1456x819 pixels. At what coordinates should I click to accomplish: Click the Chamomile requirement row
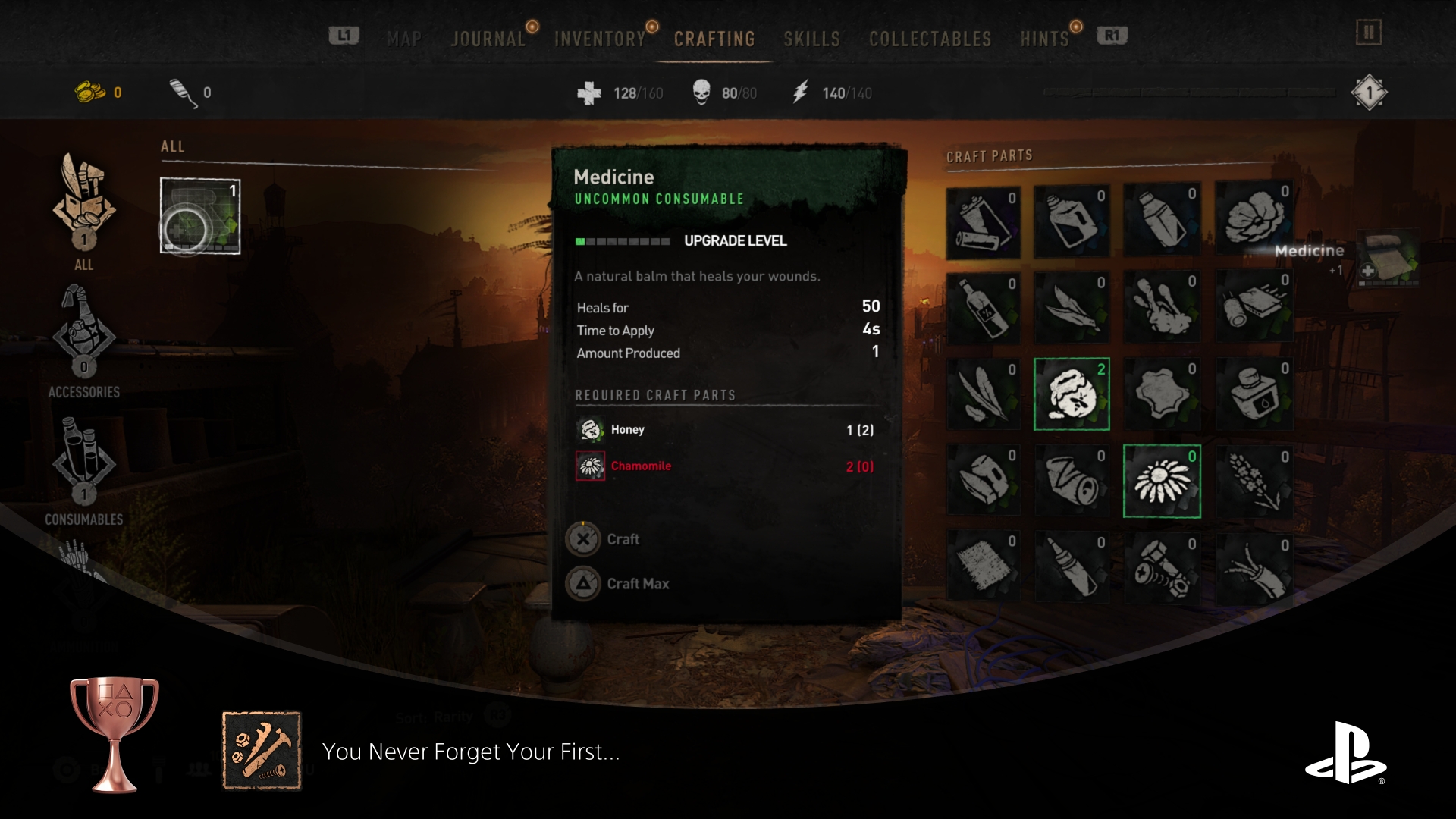pos(724,466)
